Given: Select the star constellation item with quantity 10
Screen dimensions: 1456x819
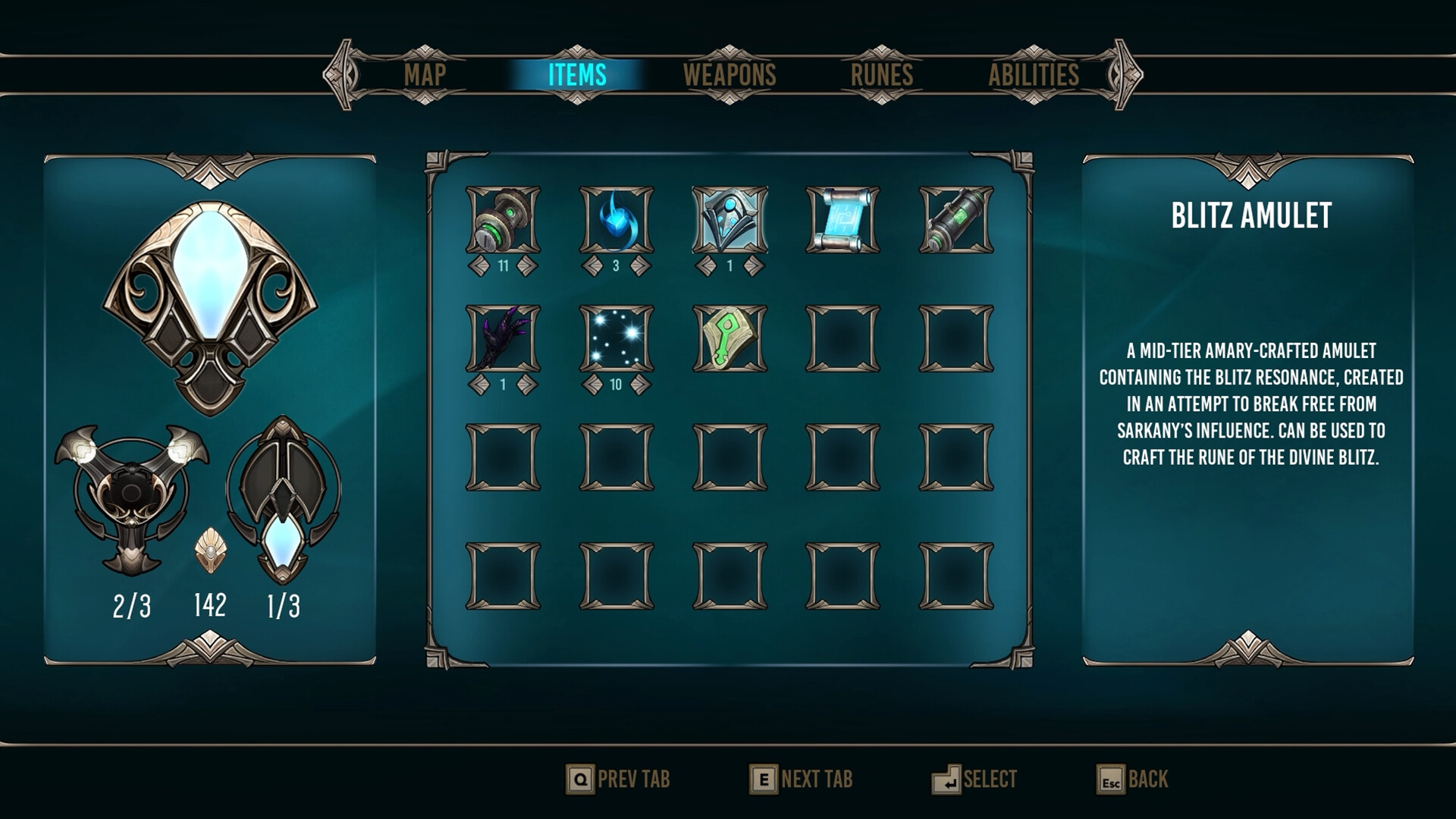Looking at the screenshot, I should (614, 340).
